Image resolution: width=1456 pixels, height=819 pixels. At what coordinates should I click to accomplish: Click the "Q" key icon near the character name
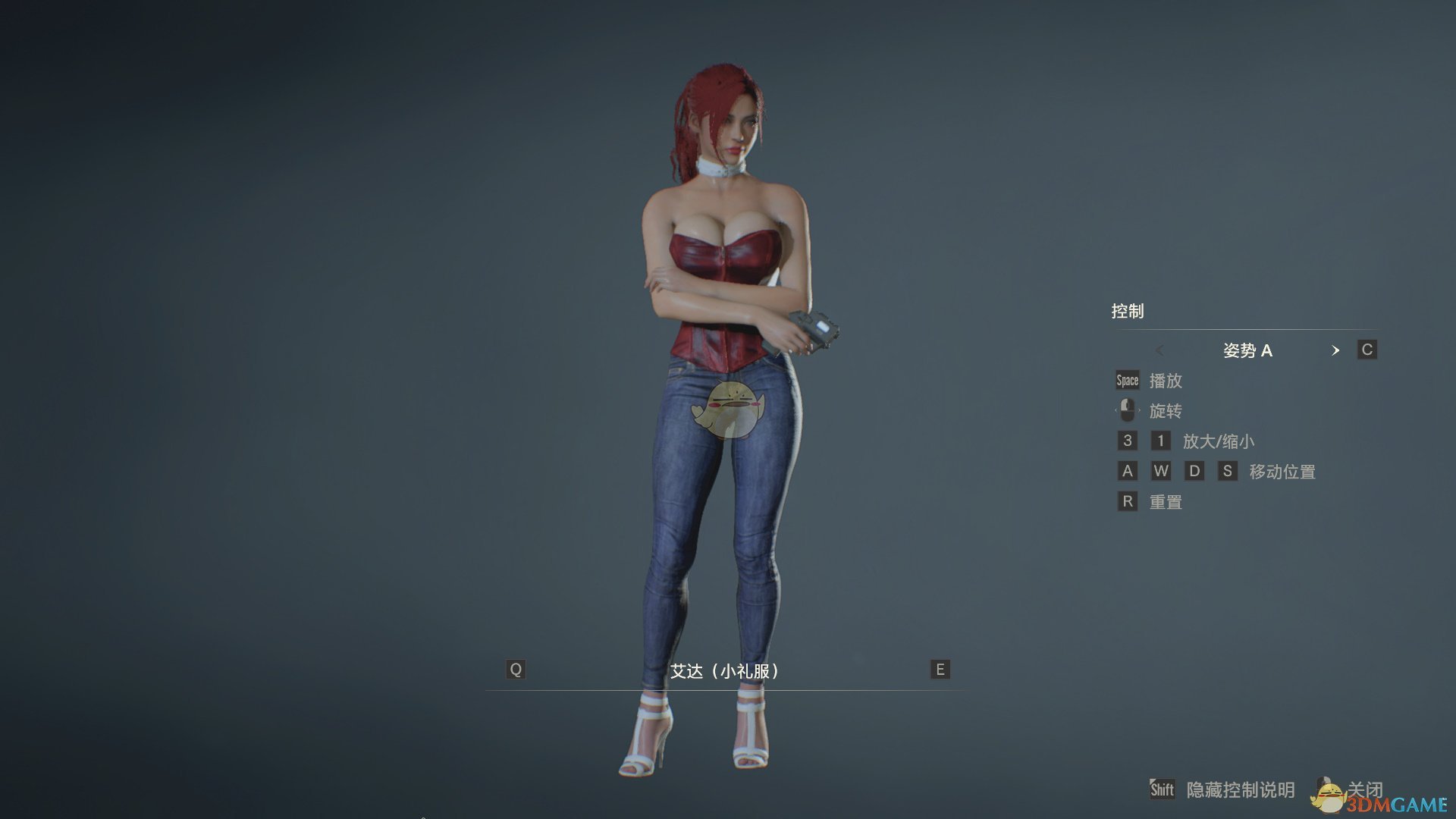point(516,670)
